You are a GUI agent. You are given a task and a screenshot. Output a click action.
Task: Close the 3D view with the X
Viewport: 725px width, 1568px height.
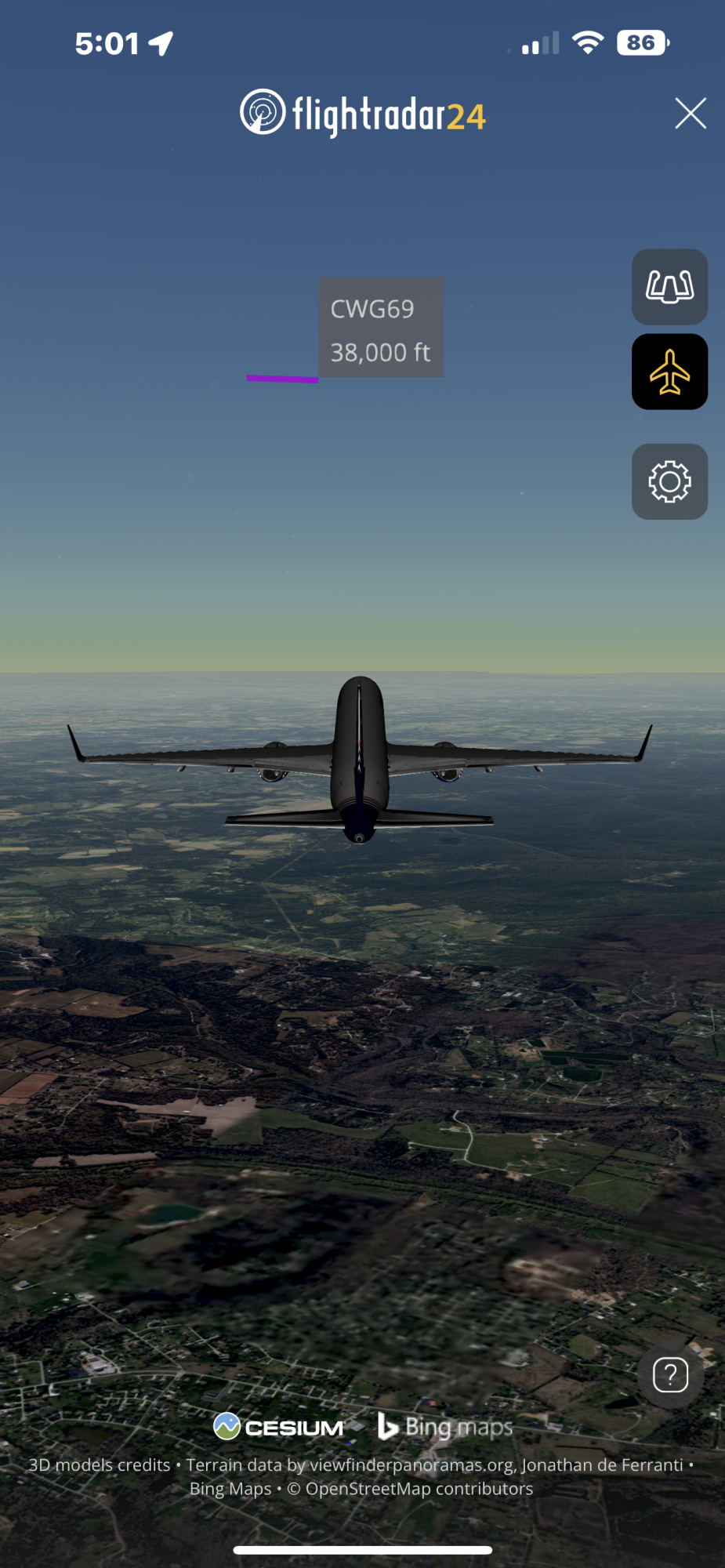click(x=691, y=114)
